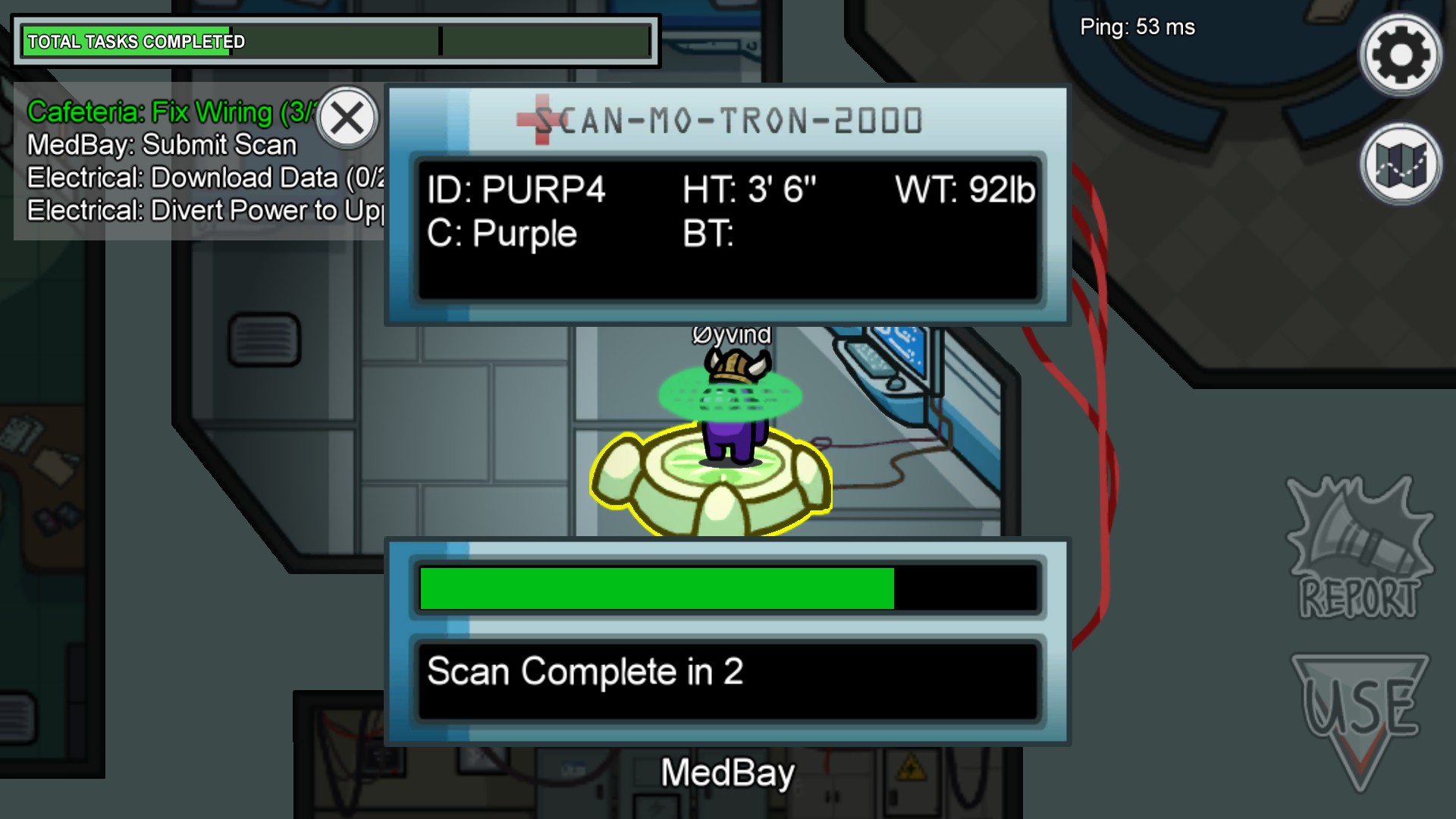Select the MedBay: Submit Scan task entry
Viewport: 1456px width, 819px height.
(x=162, y=145)
